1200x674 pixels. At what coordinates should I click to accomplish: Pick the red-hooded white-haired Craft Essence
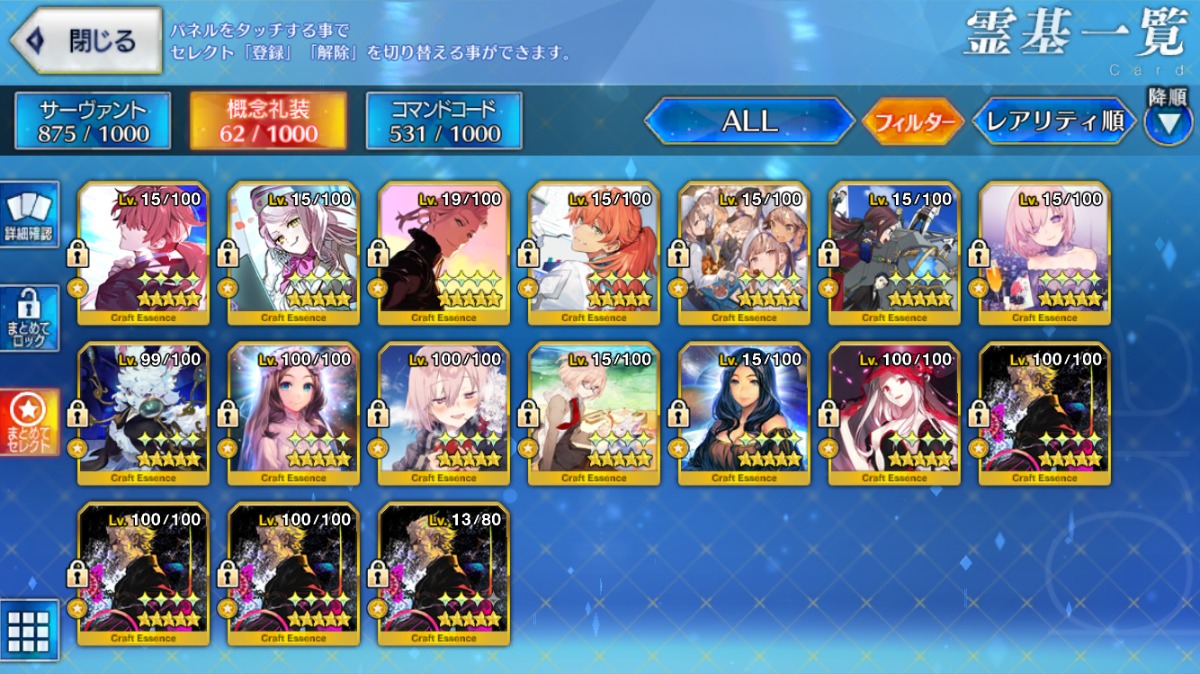[x=893, y=413]
